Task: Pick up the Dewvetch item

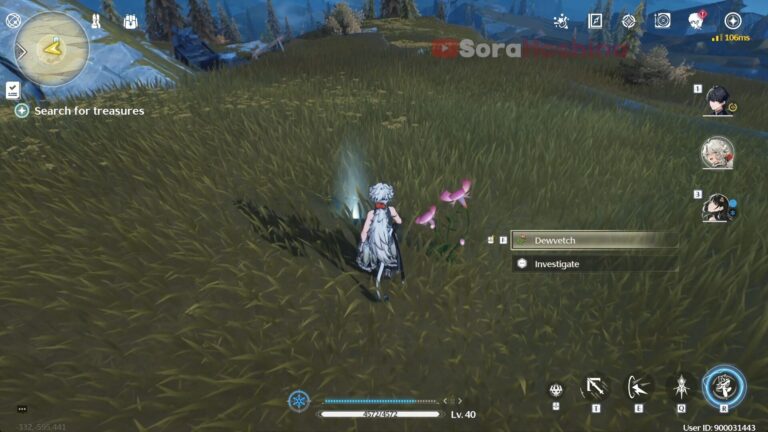Action: tap(593, 240)
